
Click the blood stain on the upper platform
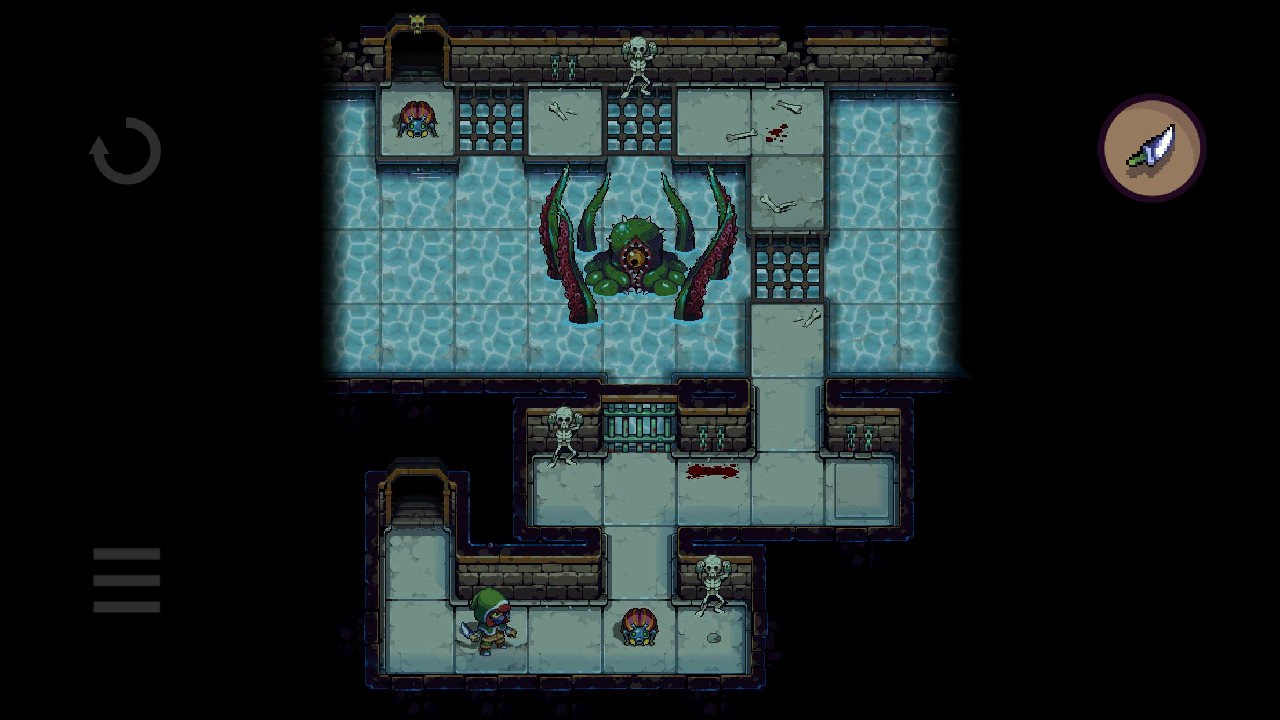[777, 131]
